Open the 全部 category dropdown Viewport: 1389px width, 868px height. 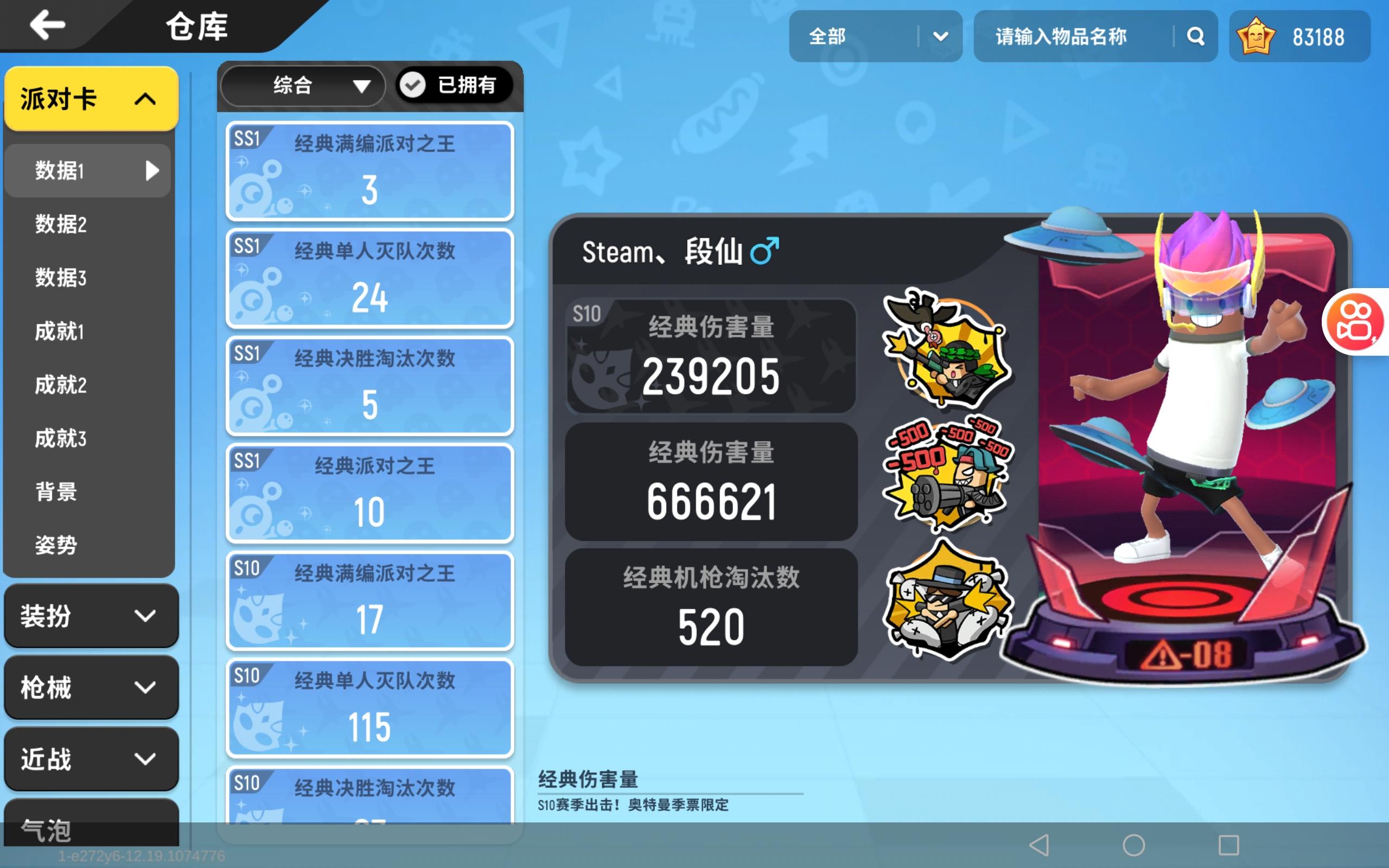tap(875, 36)
